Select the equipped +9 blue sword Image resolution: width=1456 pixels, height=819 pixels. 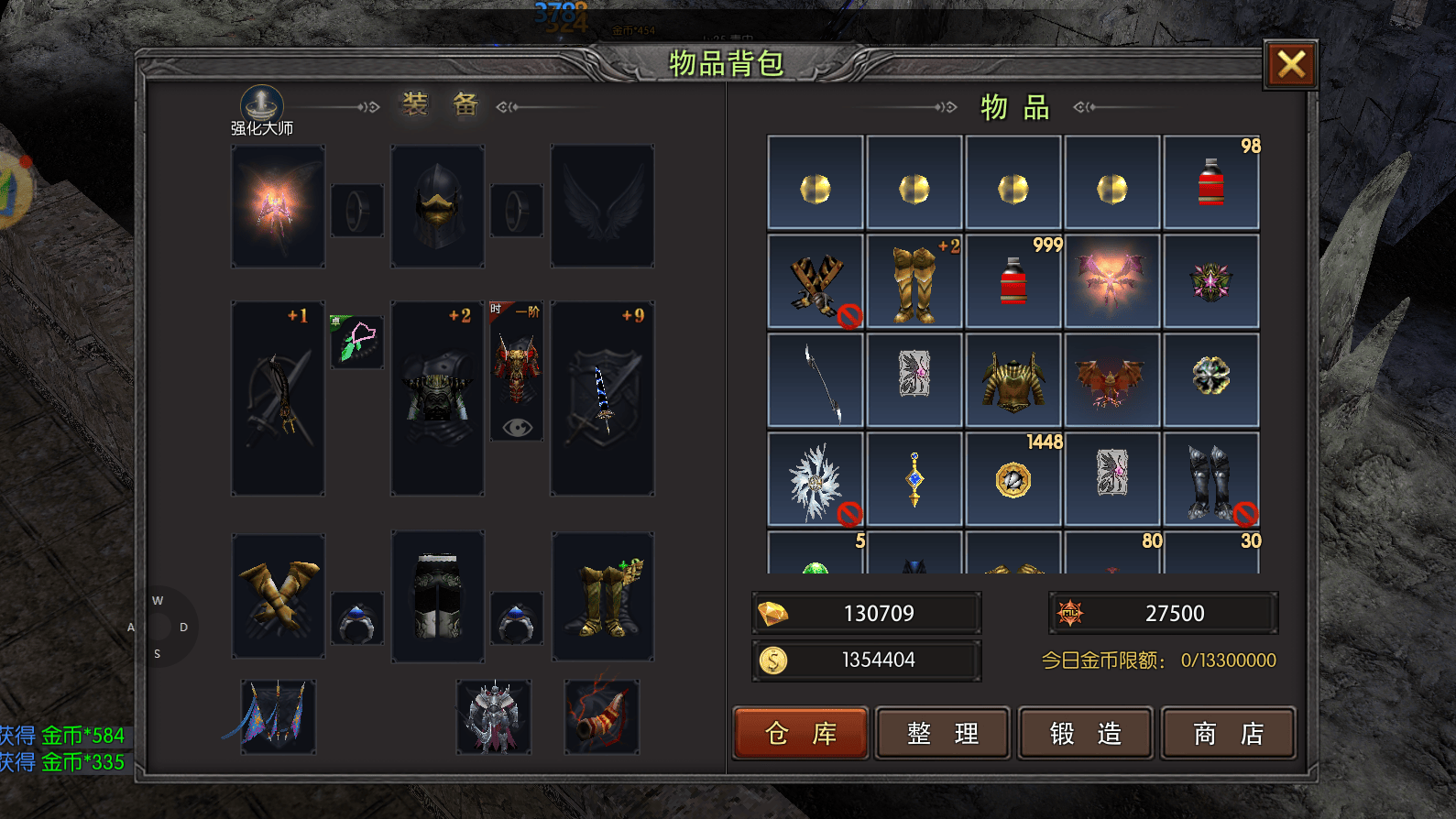602,399
